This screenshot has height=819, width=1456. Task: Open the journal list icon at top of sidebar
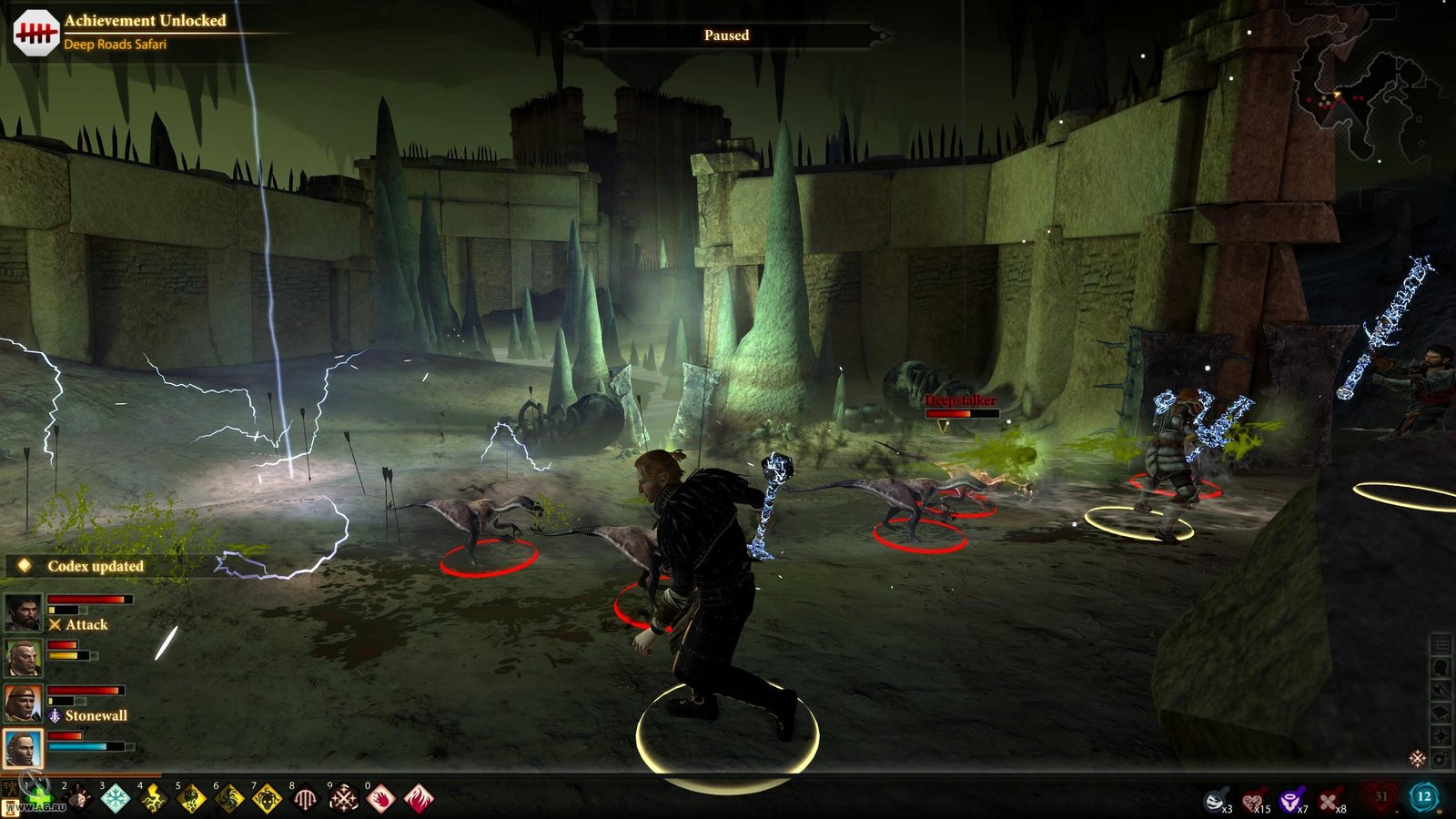click(x=1440, y=644)
